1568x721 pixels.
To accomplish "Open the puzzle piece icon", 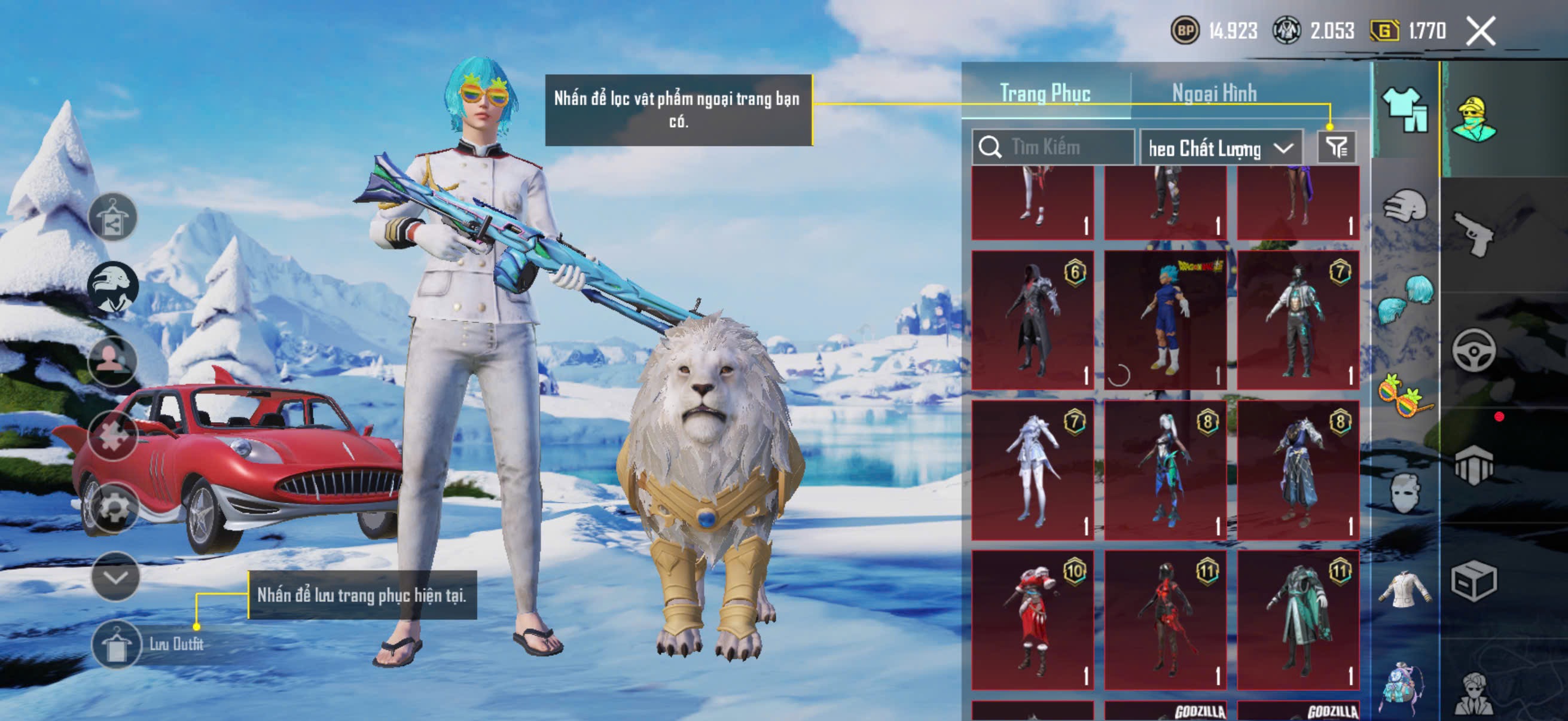I will pos(113,435).
